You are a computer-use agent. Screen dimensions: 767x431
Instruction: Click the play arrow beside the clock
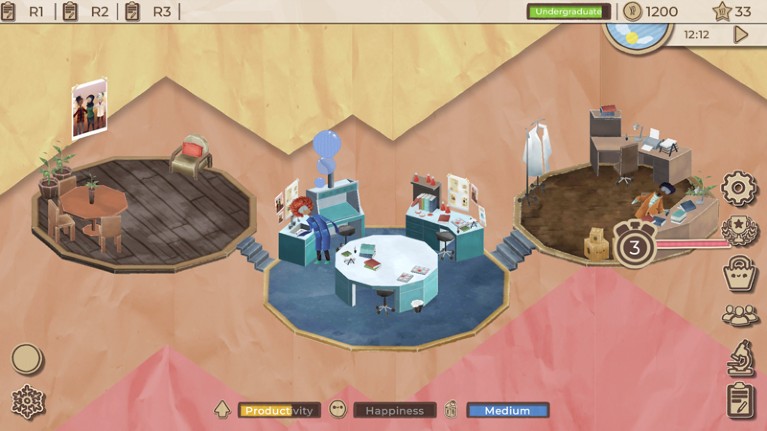[x=741, y=34]
